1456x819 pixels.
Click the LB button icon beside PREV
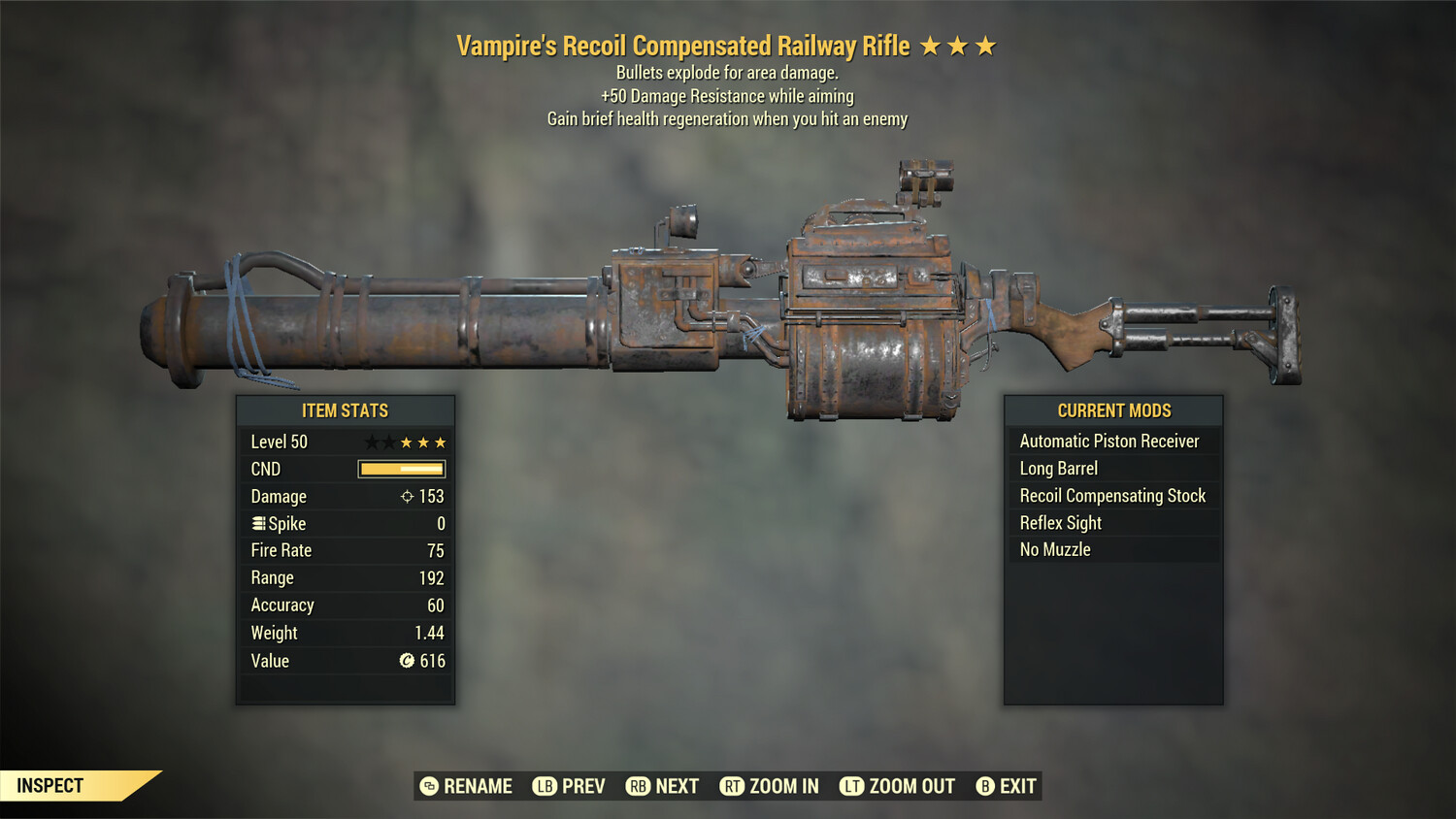coord(545,786)
